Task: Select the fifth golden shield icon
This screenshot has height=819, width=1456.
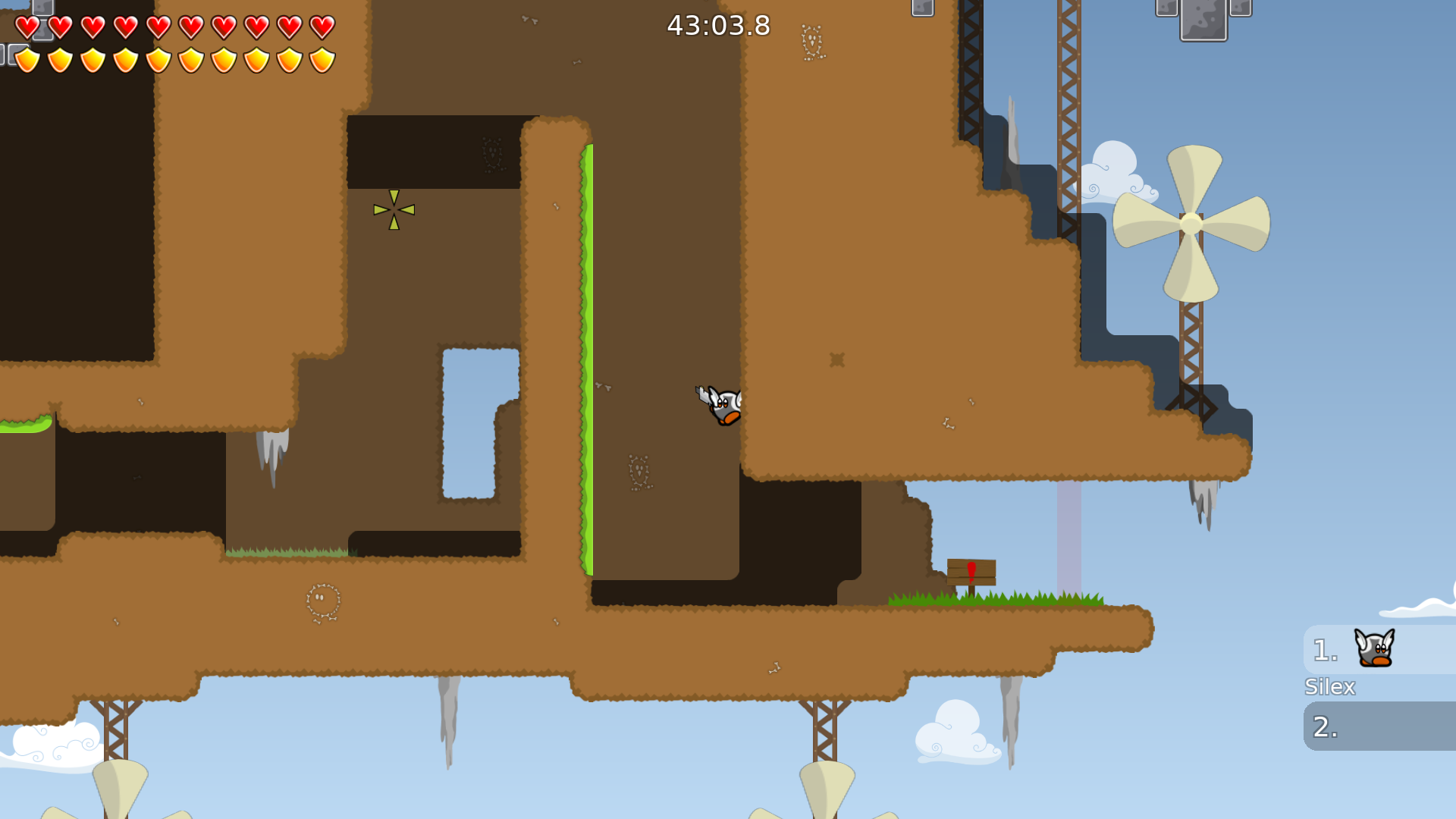Action: 159,59
